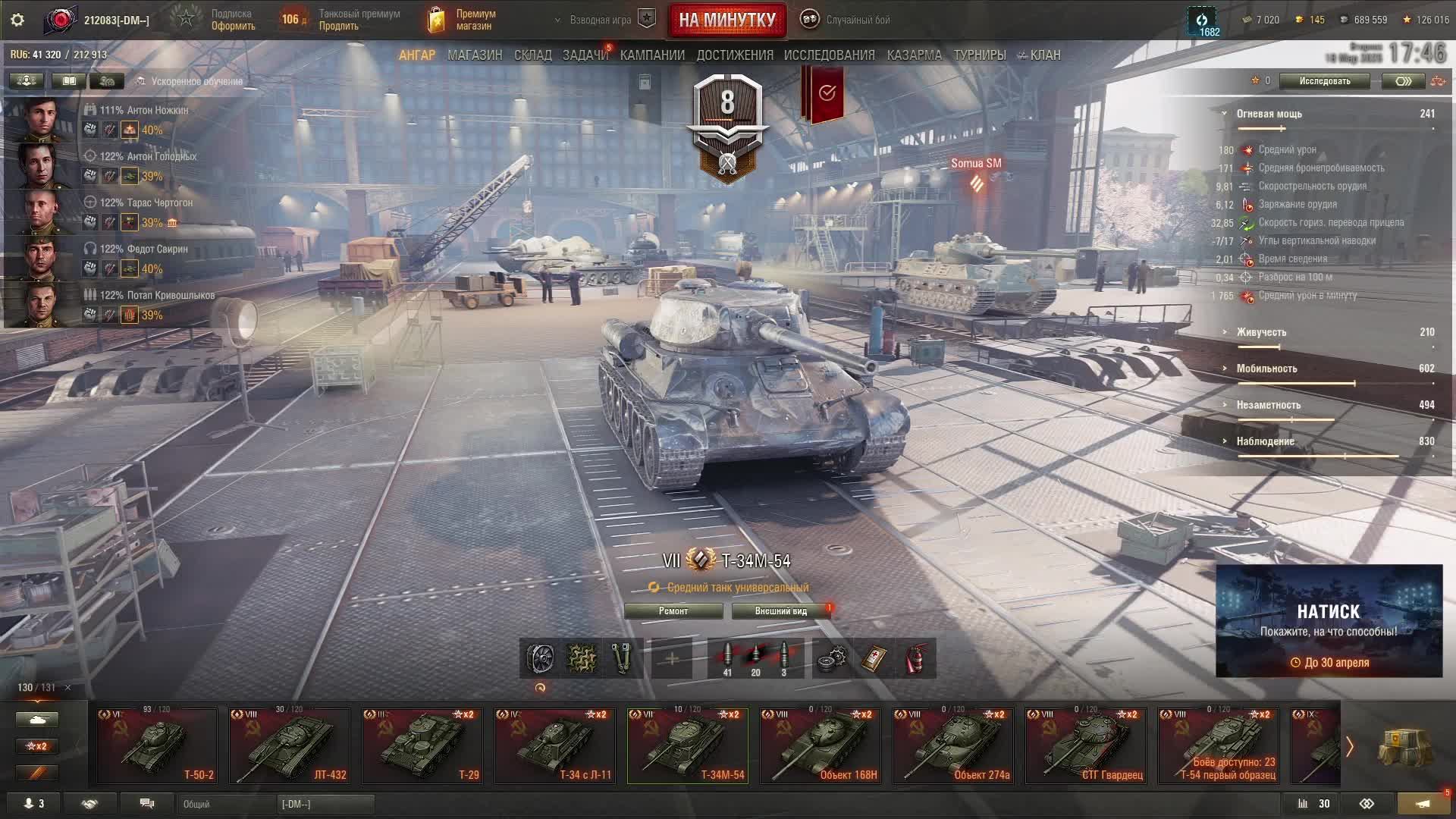
Task: Go to the ЗАДАЧИ tab
Action: coord(585,55)
